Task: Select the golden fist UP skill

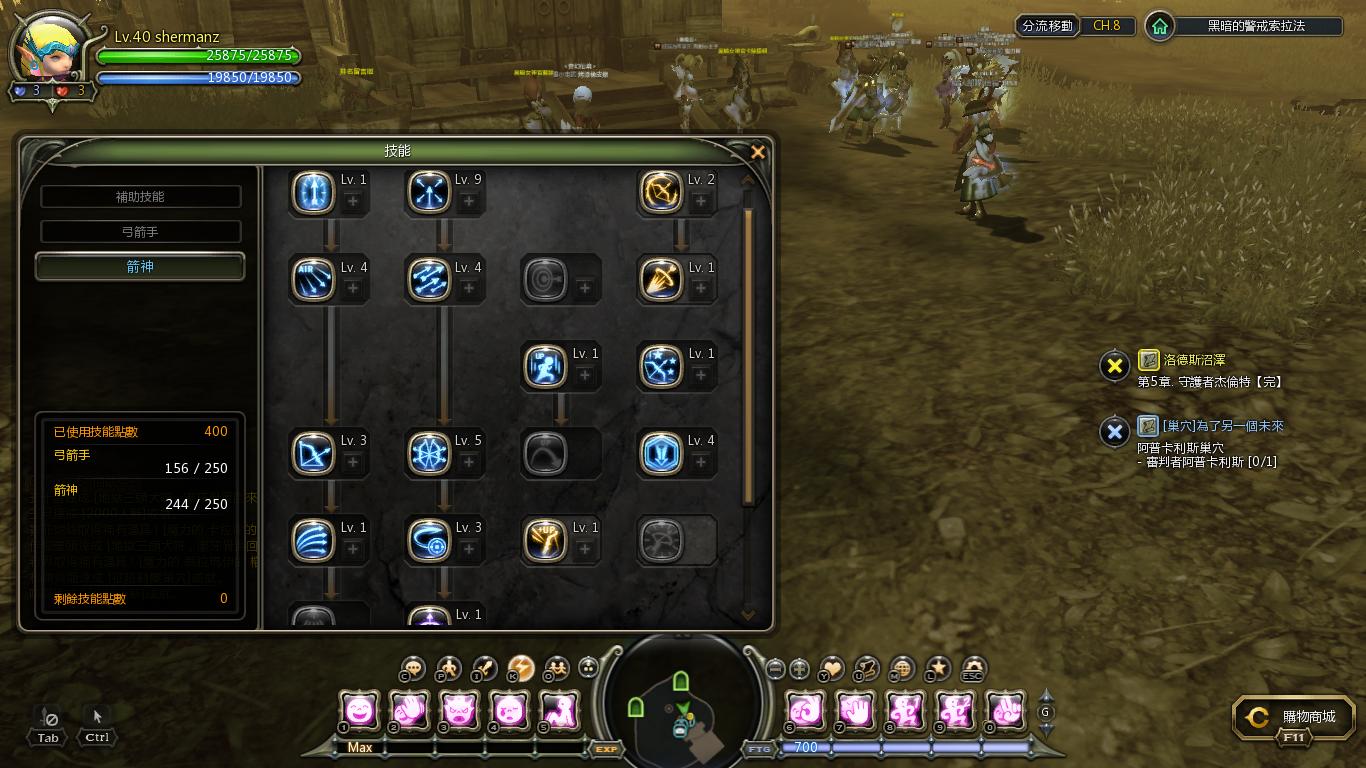Action: click(x=546, y=540)
